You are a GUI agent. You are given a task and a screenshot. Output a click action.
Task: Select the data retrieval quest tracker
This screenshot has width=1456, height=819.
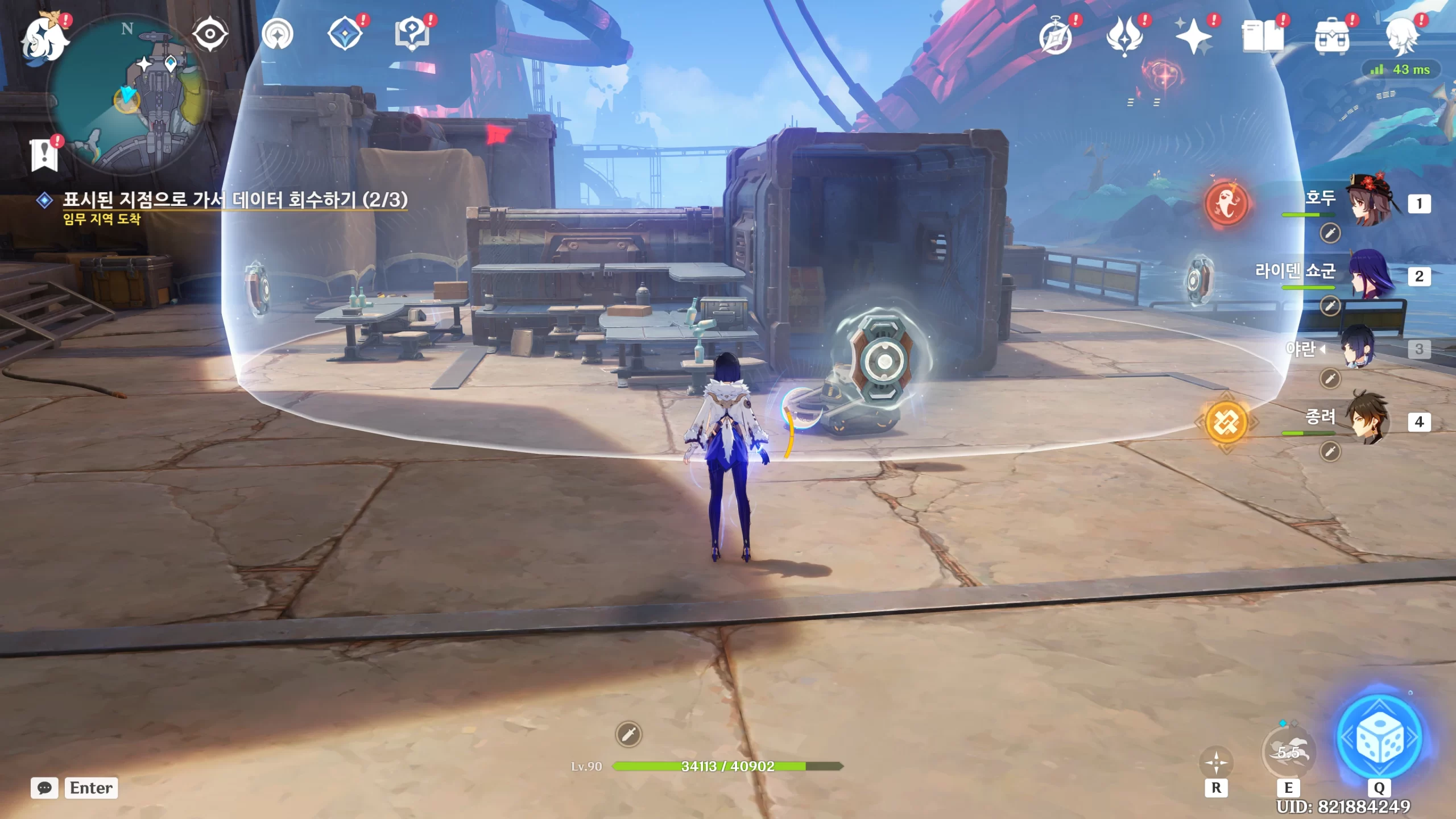(x=234, y=200)
